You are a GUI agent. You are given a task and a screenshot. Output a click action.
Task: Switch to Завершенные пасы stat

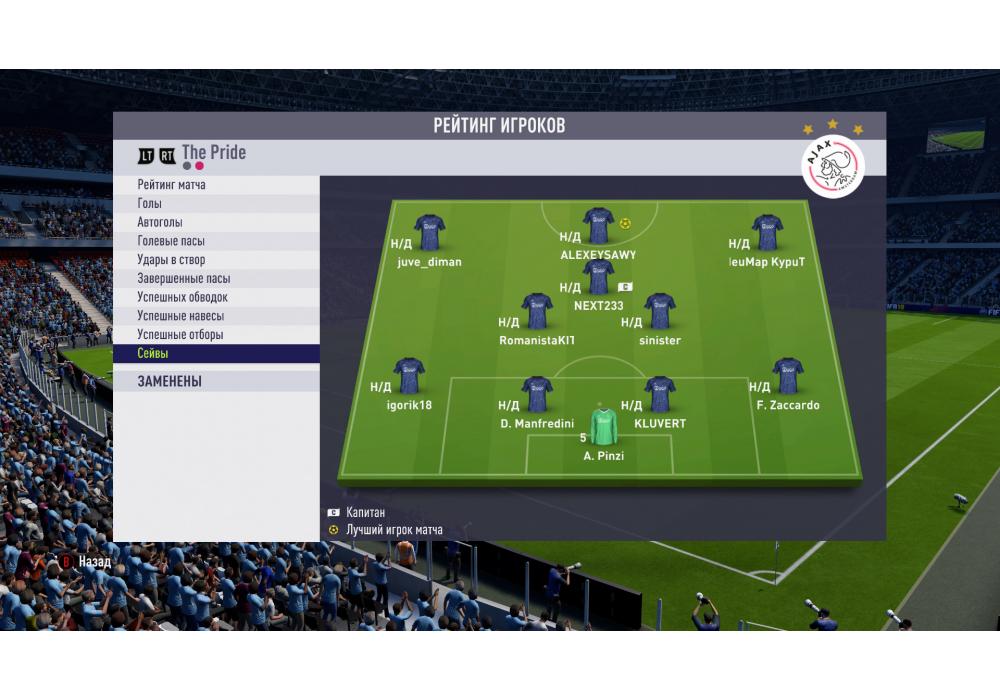click(x=216, y=279)
